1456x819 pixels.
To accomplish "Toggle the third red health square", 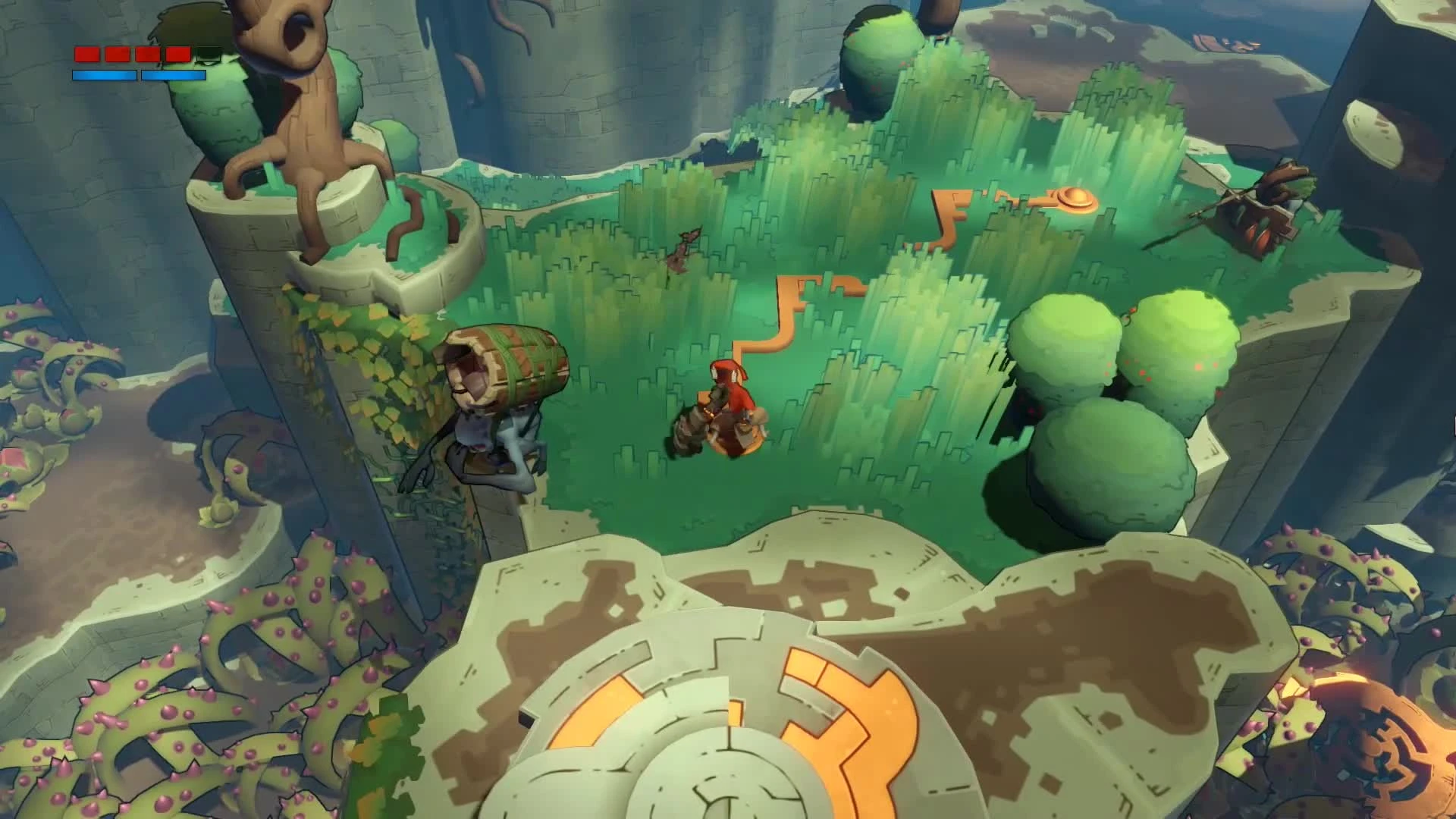I will (x=148, y=54).
